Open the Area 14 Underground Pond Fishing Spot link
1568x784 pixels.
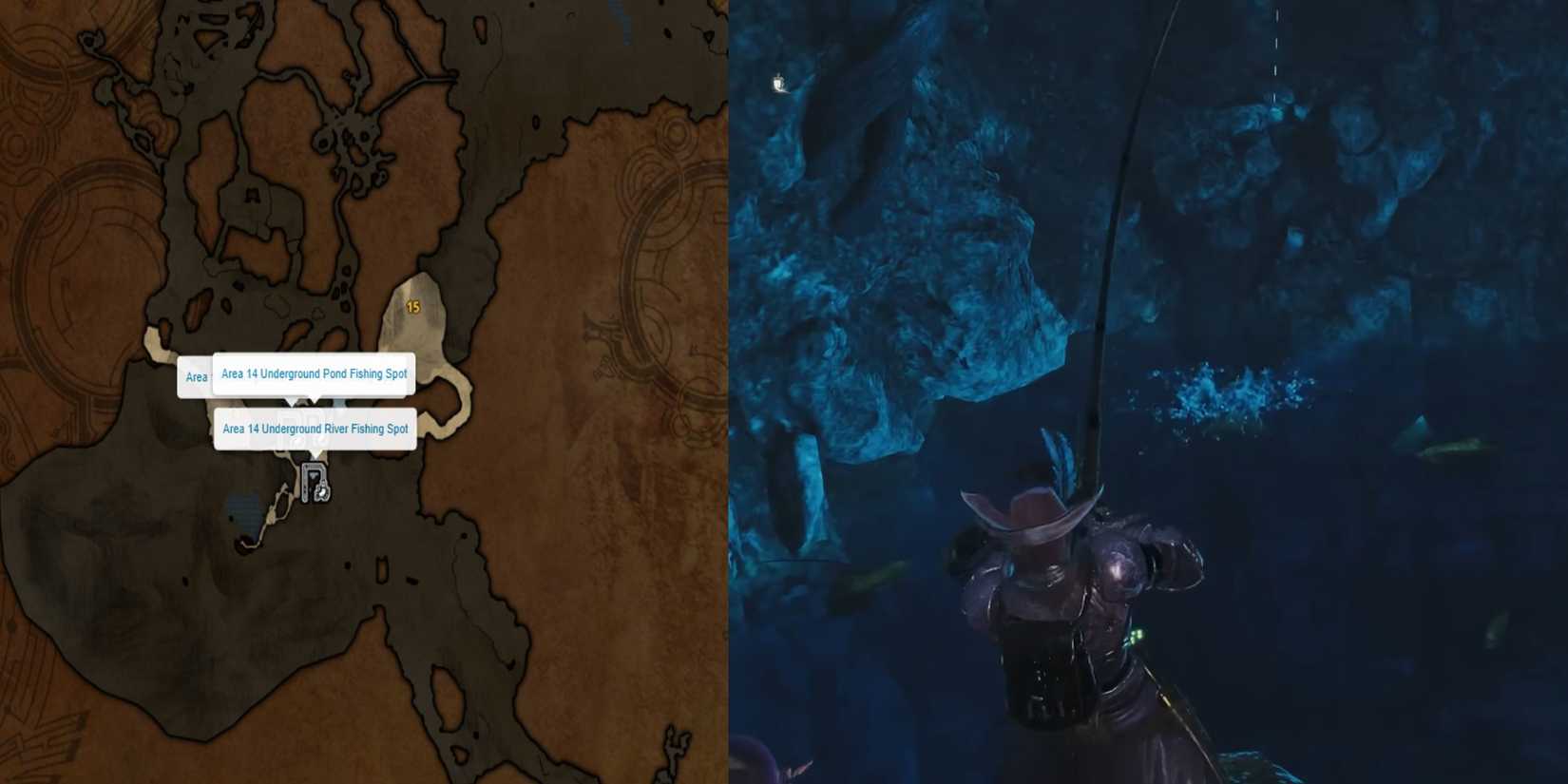tap(314, 373)
